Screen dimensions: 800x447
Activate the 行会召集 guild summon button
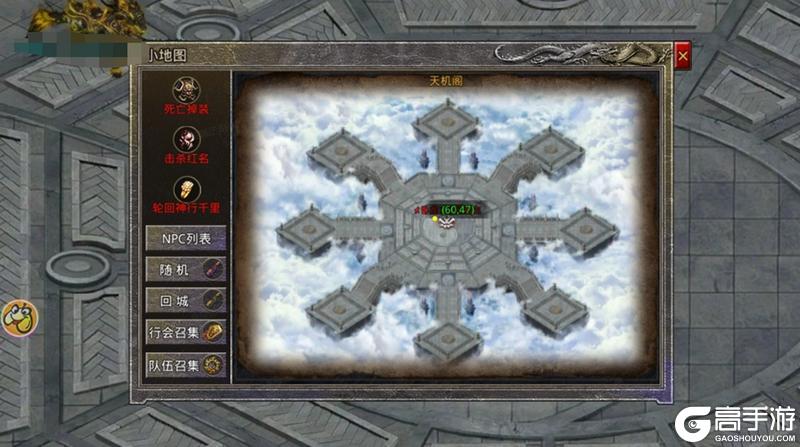tap(187, 332)
